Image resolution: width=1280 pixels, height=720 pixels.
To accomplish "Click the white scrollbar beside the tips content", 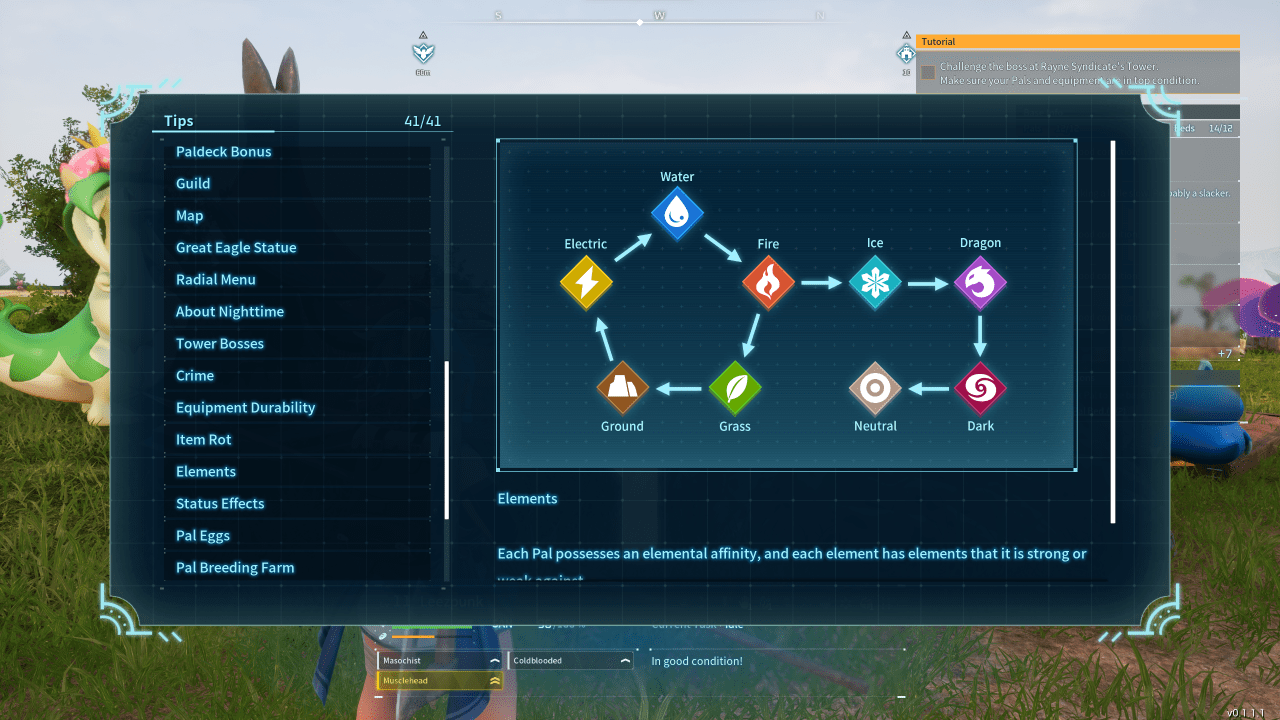I will (1113, 330).
